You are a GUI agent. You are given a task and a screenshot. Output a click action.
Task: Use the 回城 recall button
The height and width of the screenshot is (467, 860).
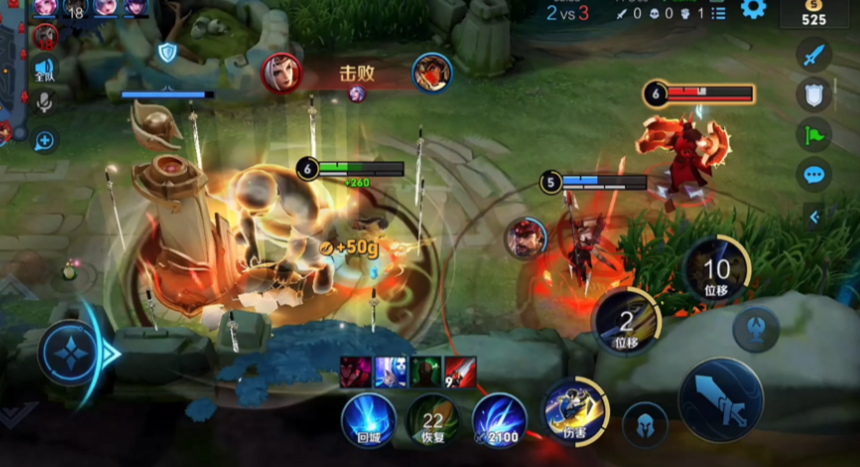368,419
